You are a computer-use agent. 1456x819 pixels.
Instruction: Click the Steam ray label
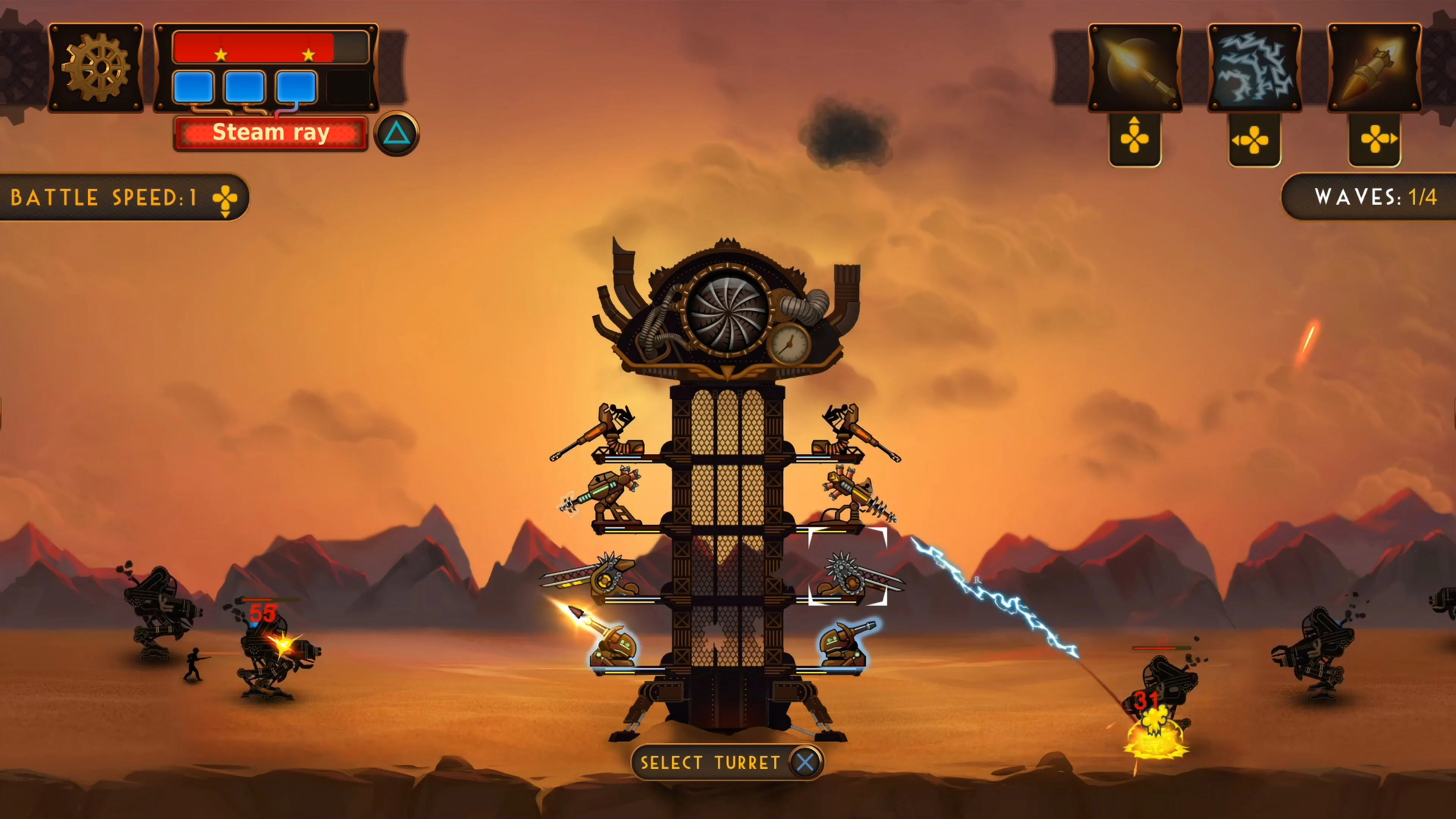tap(270, 133)
